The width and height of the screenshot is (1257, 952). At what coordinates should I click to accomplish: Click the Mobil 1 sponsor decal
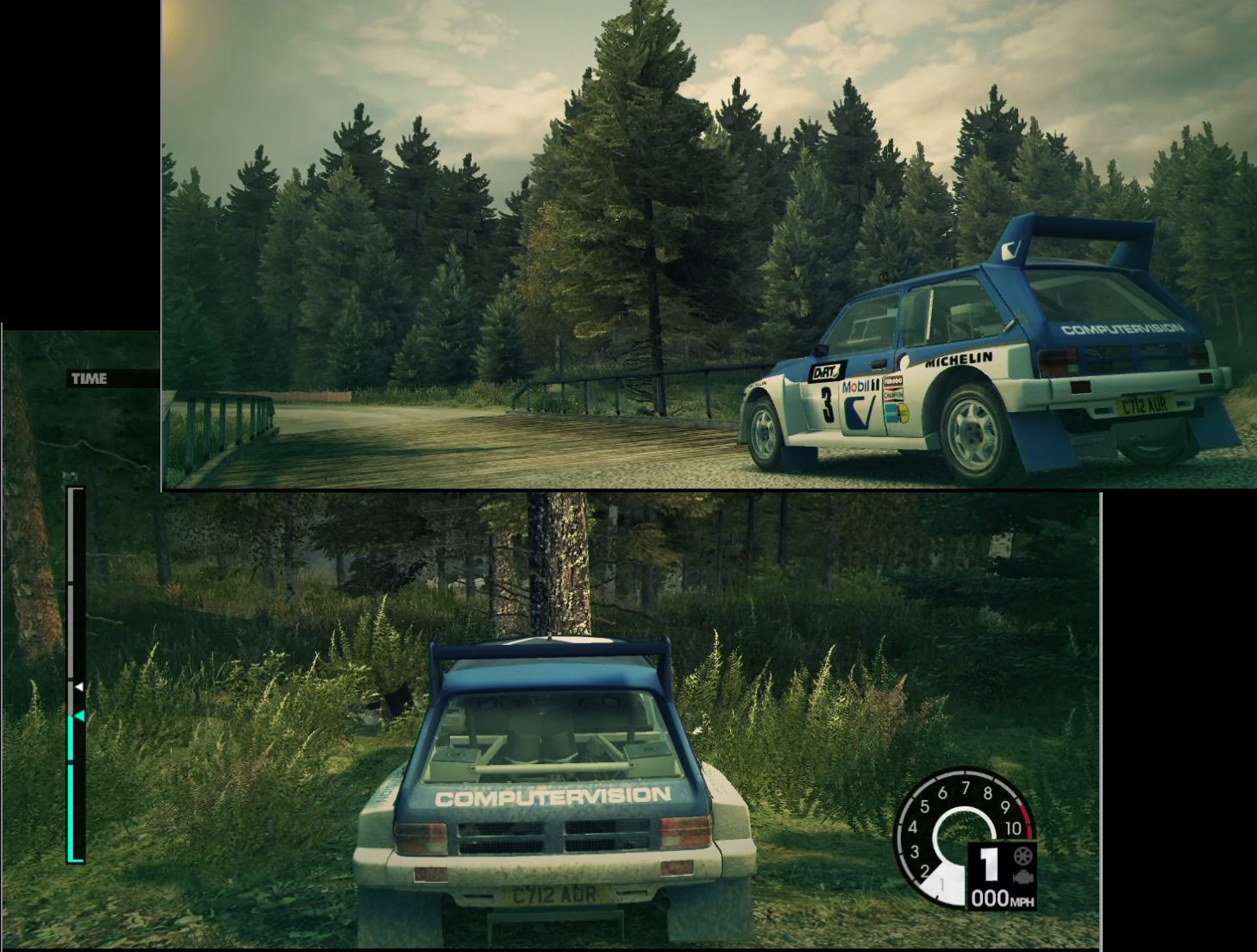858,386
